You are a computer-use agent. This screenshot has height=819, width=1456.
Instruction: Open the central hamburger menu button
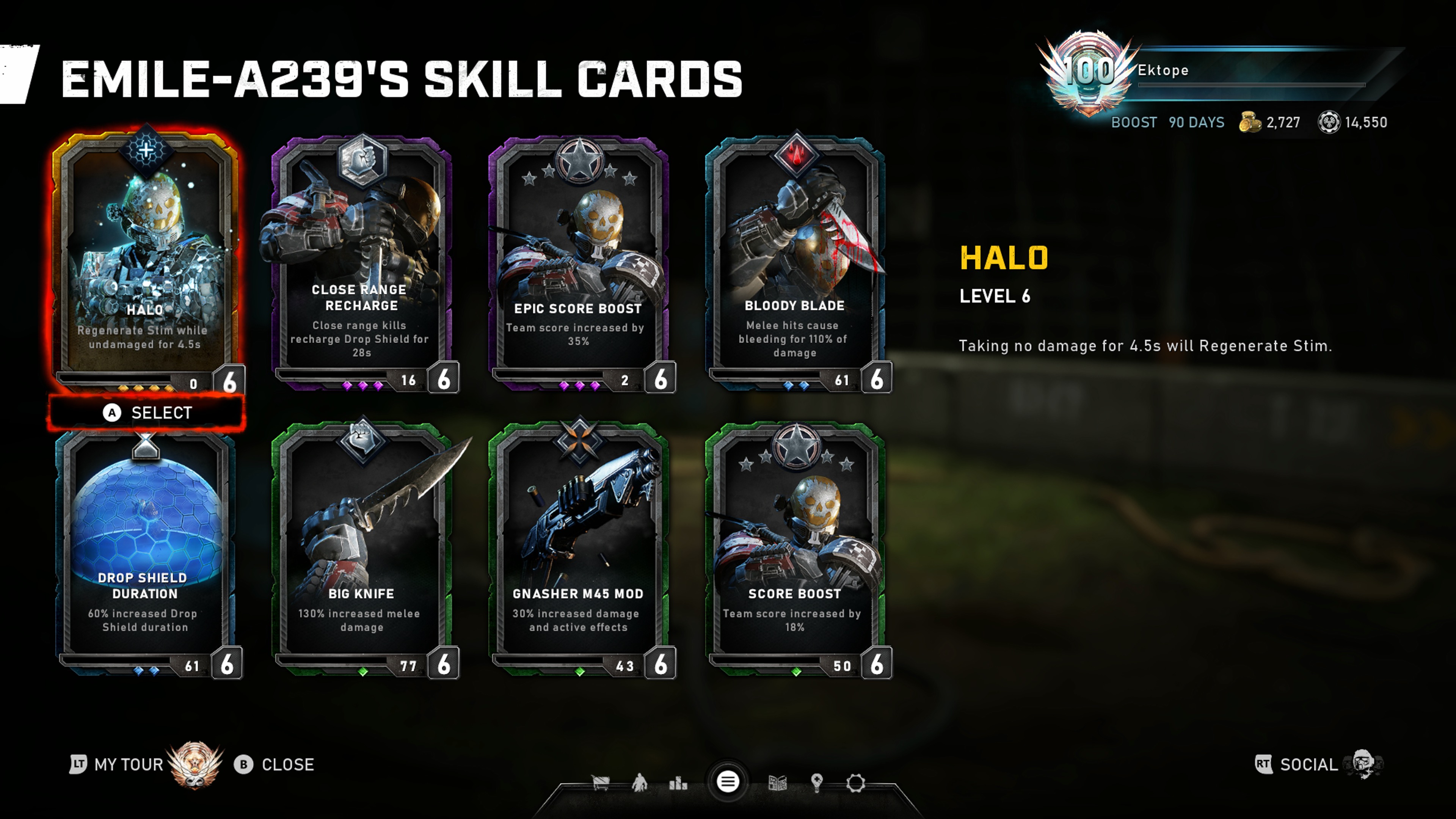728,782
